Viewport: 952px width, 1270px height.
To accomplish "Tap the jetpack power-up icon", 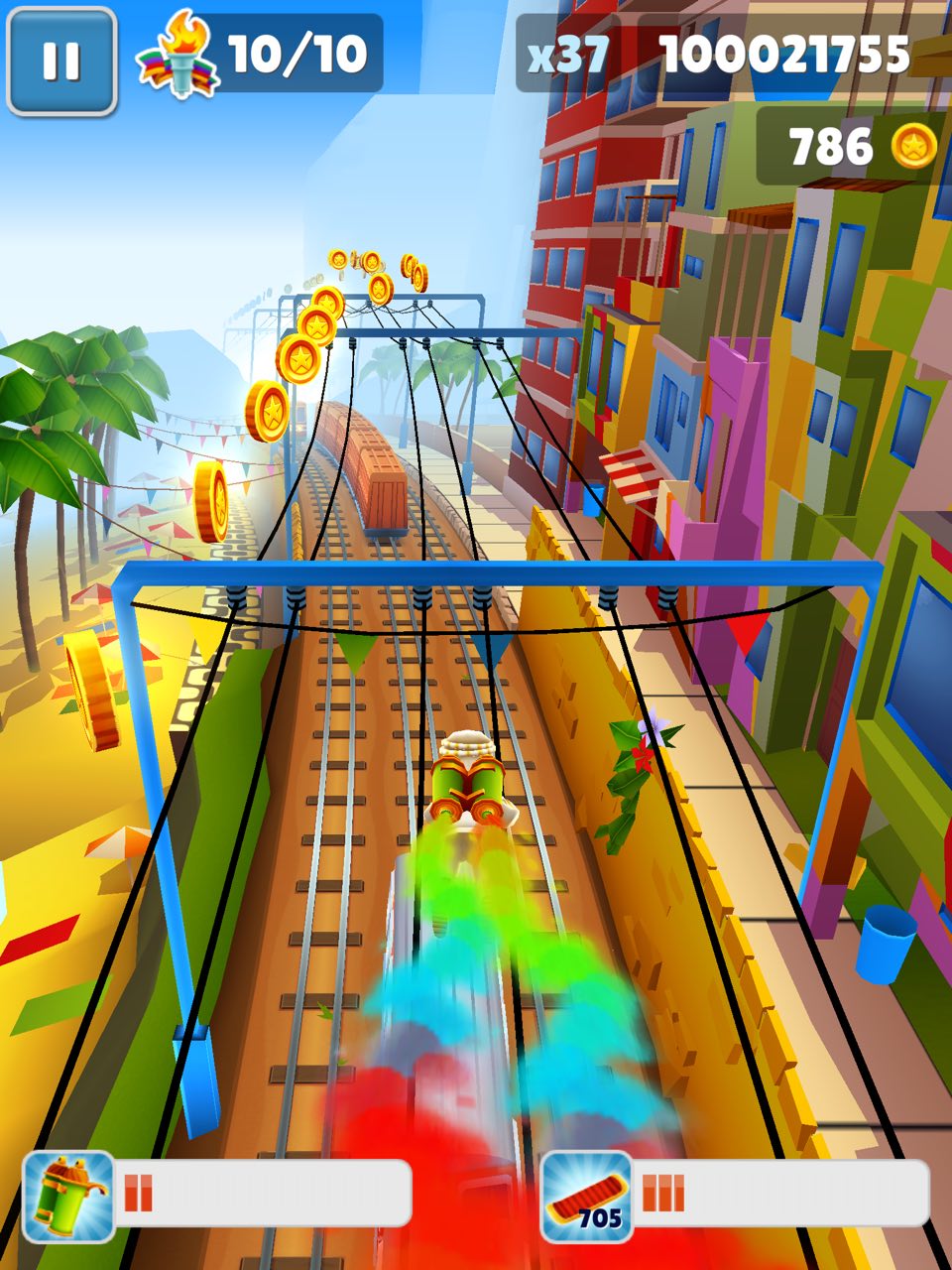I will tap(68, 1197).
